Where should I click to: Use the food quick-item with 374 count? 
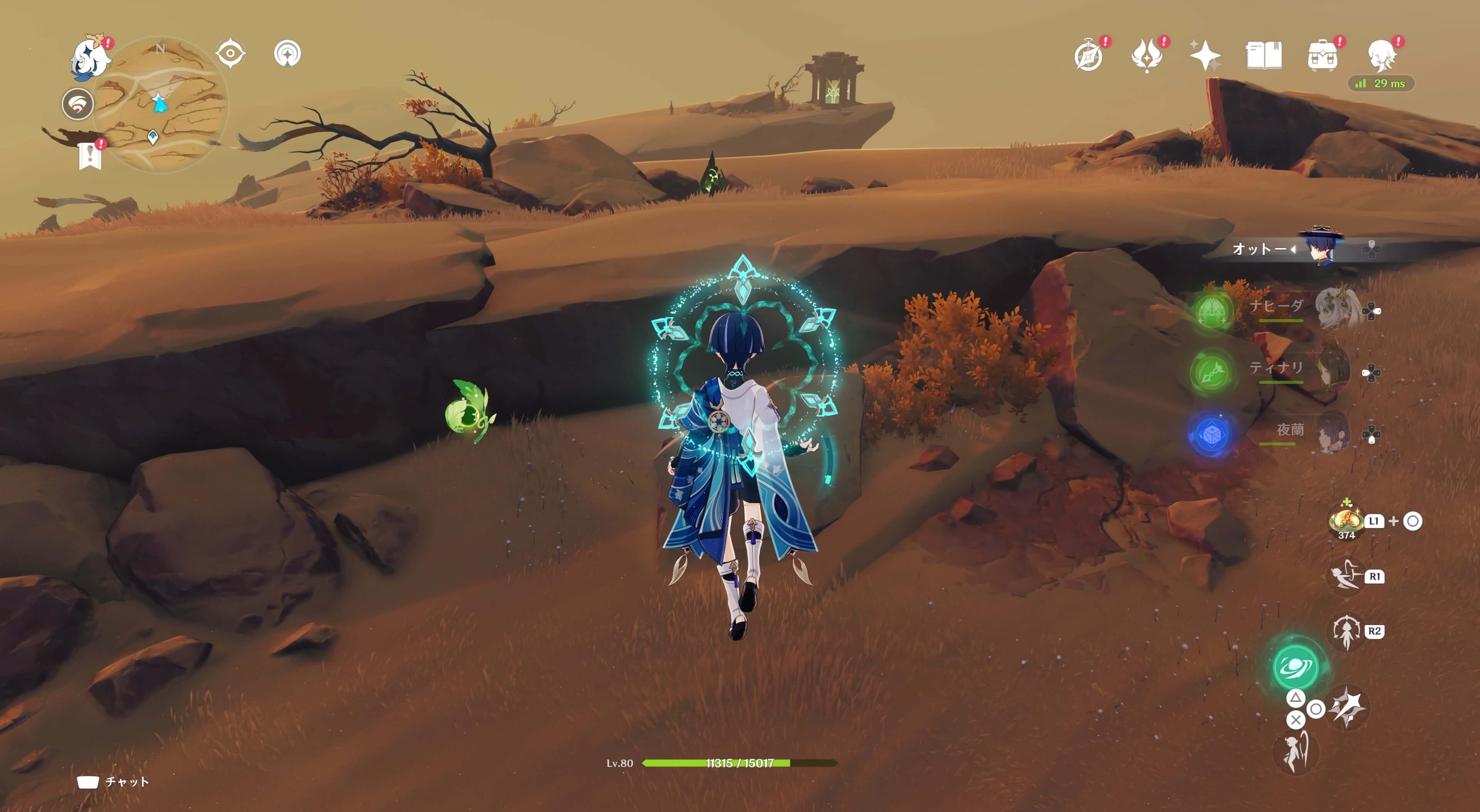pyautogui.click(x=1346, y=521)
